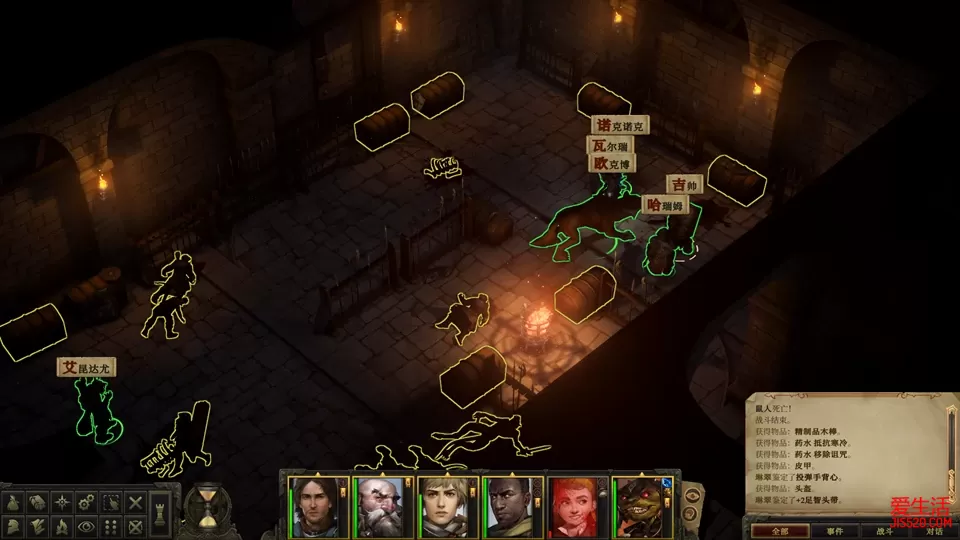Switch the log to the 事件 tab

834,530
